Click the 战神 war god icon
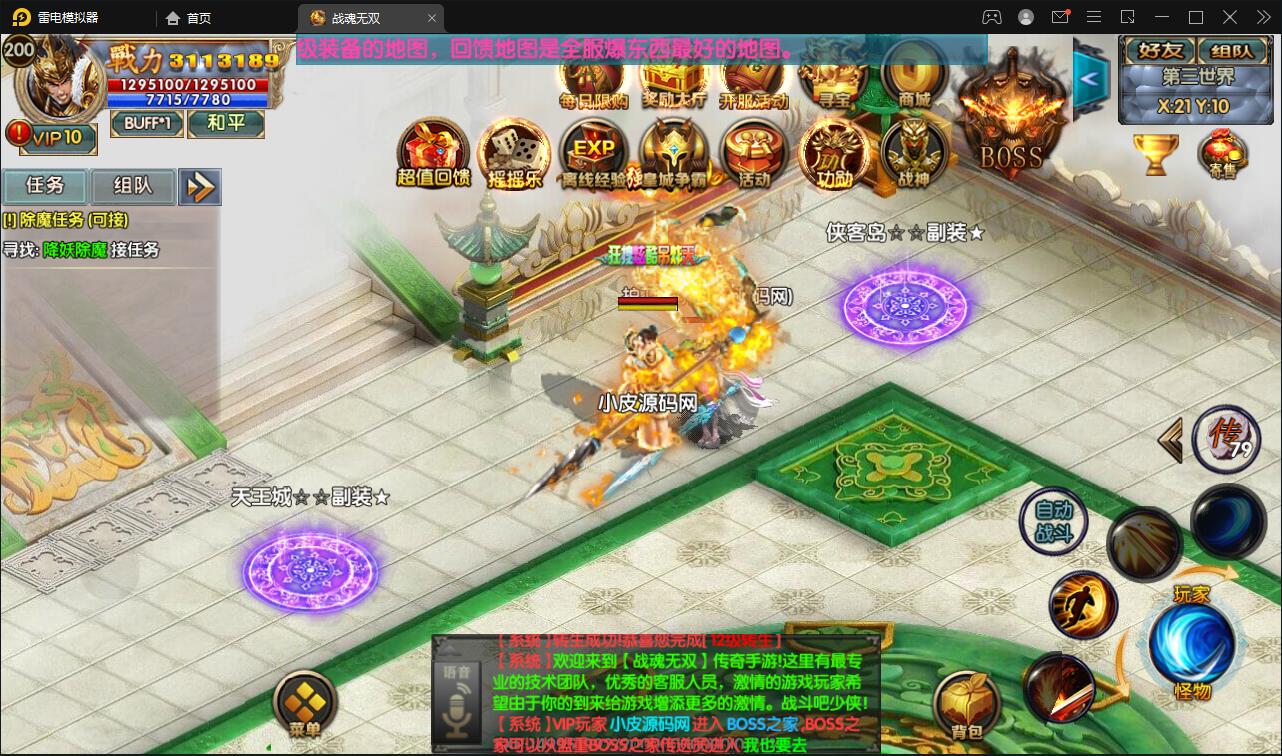The image size is (1282, 756). click(913, 152)
